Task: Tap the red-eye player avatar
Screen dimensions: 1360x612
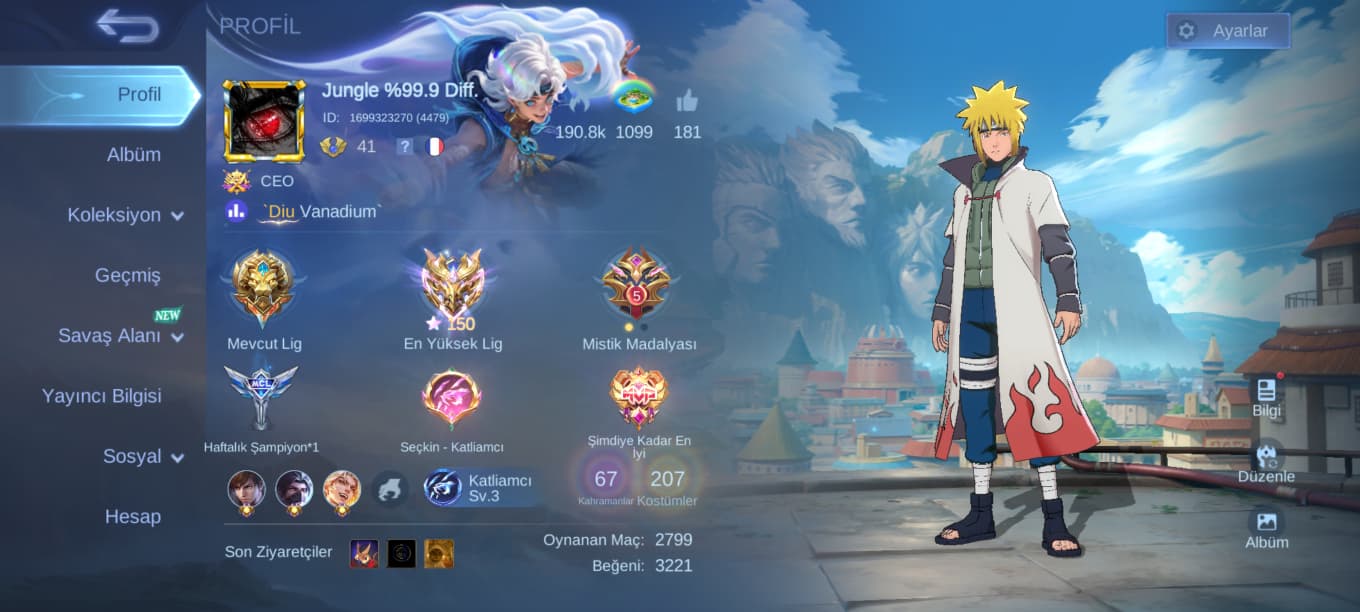Action: click(264, 121)
